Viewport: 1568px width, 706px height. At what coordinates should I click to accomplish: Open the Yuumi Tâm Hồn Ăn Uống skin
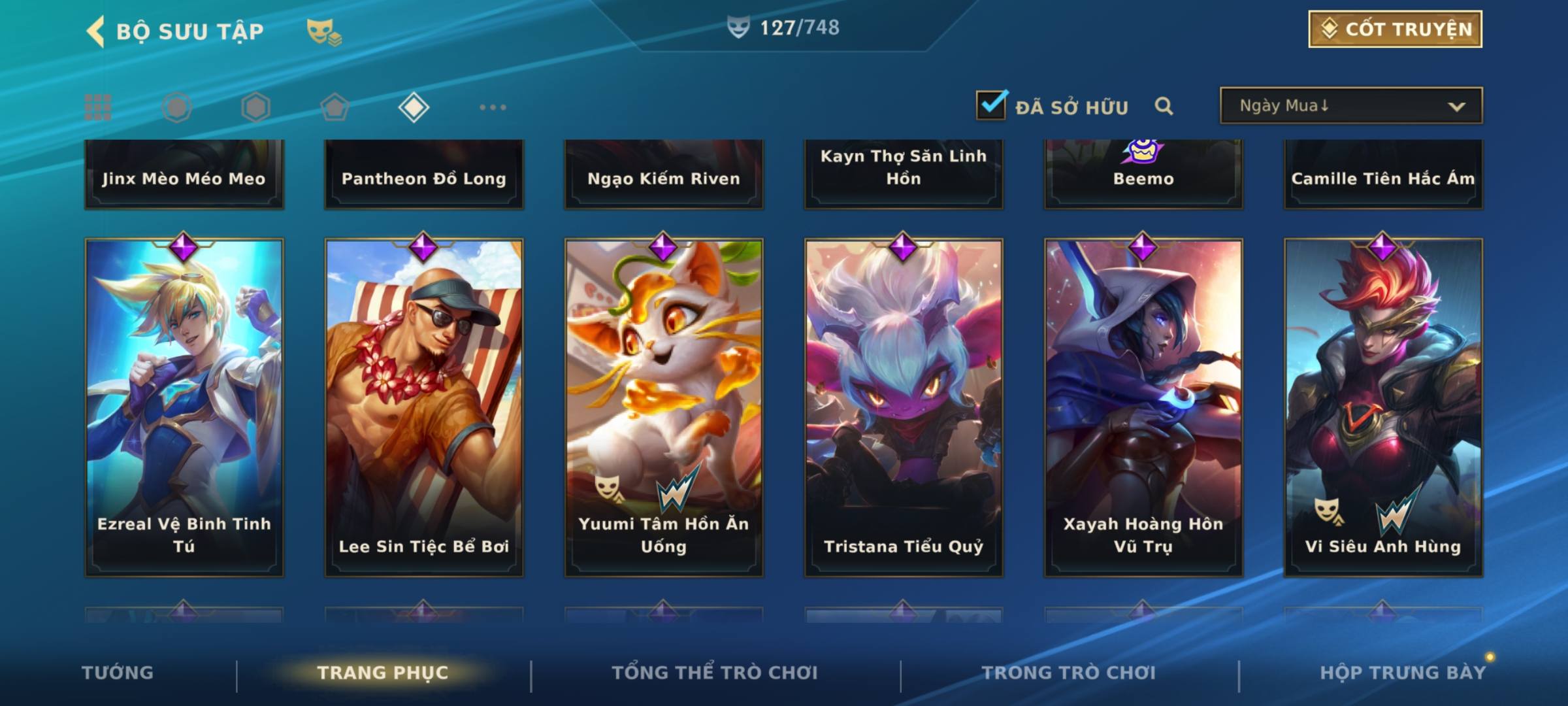pyautogui.click(x=664, y=407)
